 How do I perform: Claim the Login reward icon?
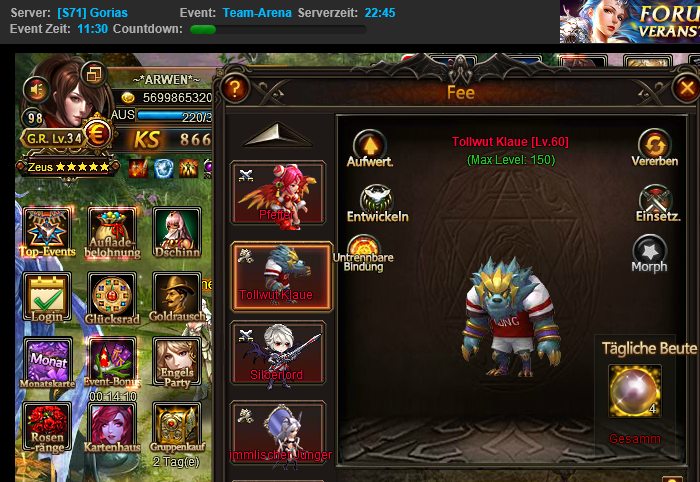[47, 297]
